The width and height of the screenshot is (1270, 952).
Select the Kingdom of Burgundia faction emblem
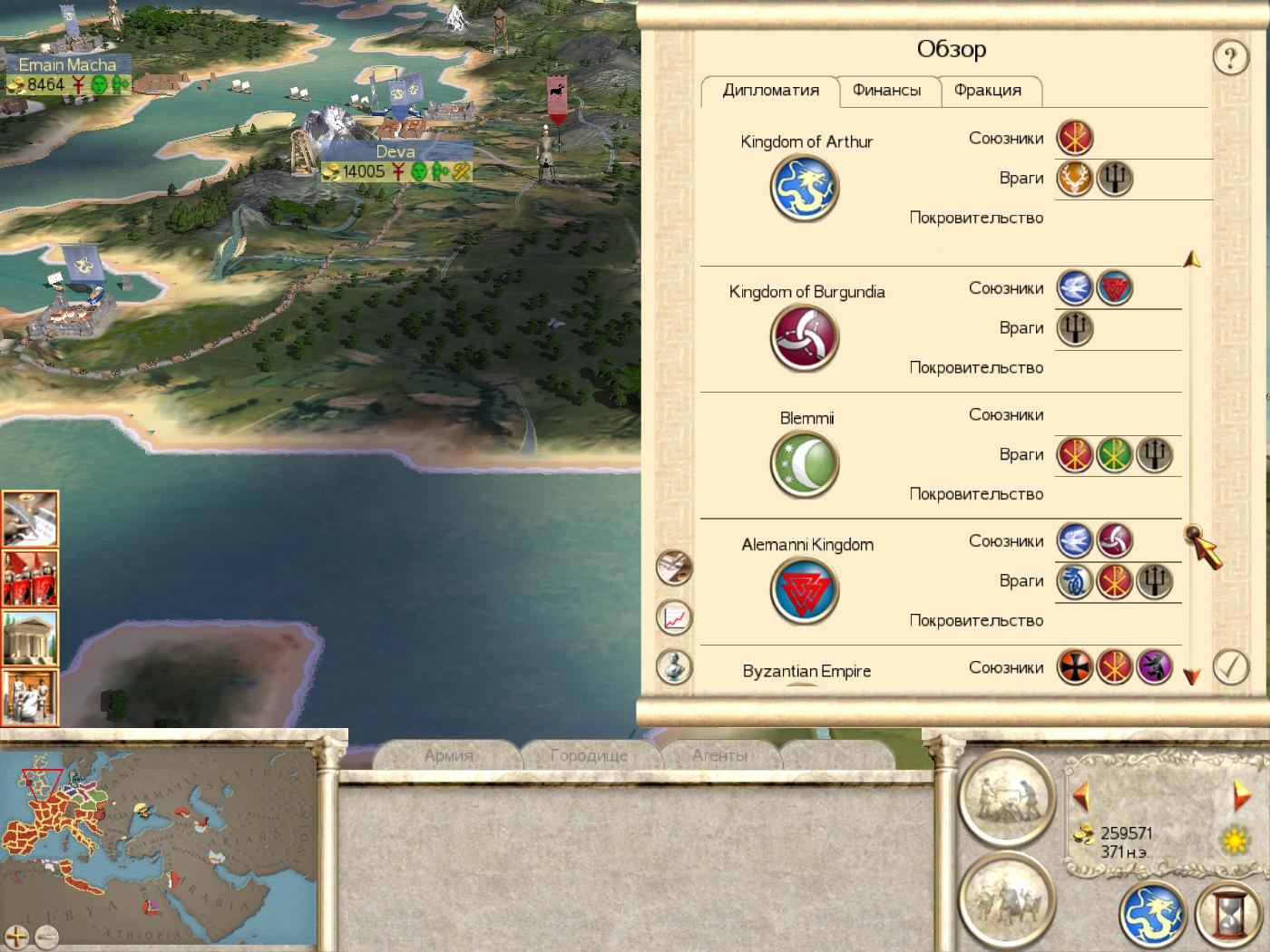[805, 338]
